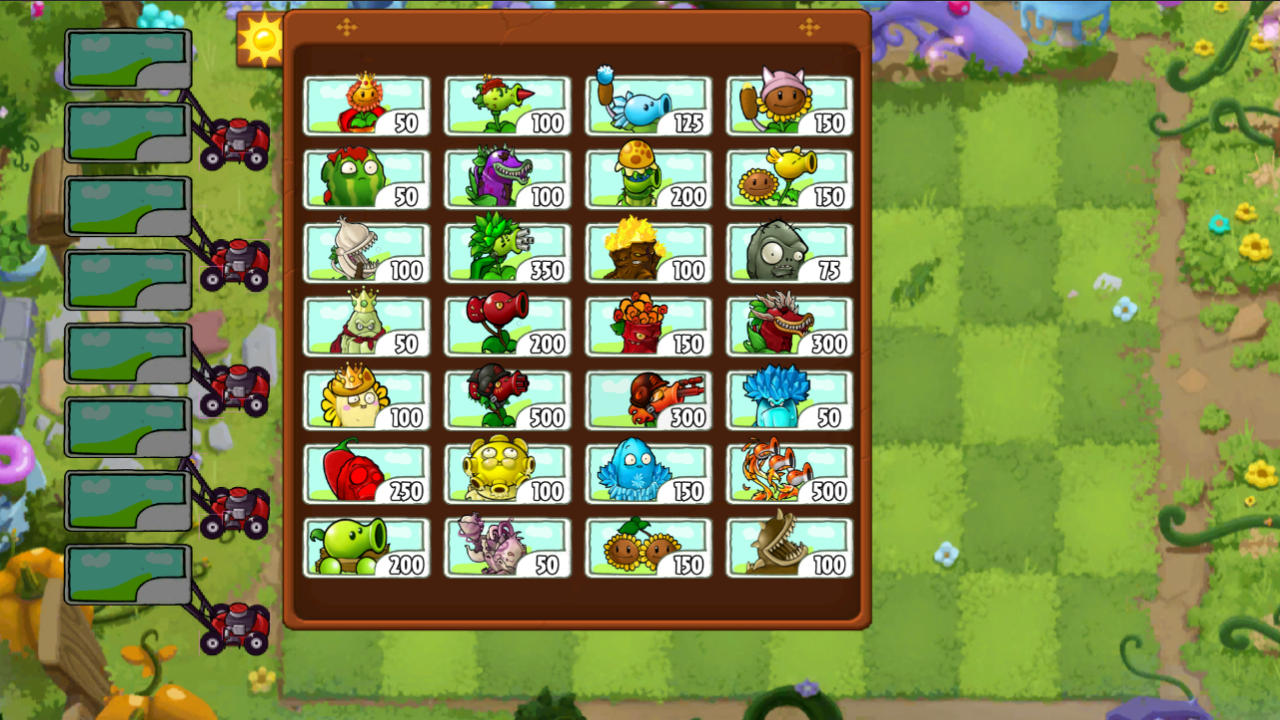Image resolution: width=1280 pixels, height=720 pixels.
Task: Click the move handle at panel's top left
Action: (x=348, y=25)
